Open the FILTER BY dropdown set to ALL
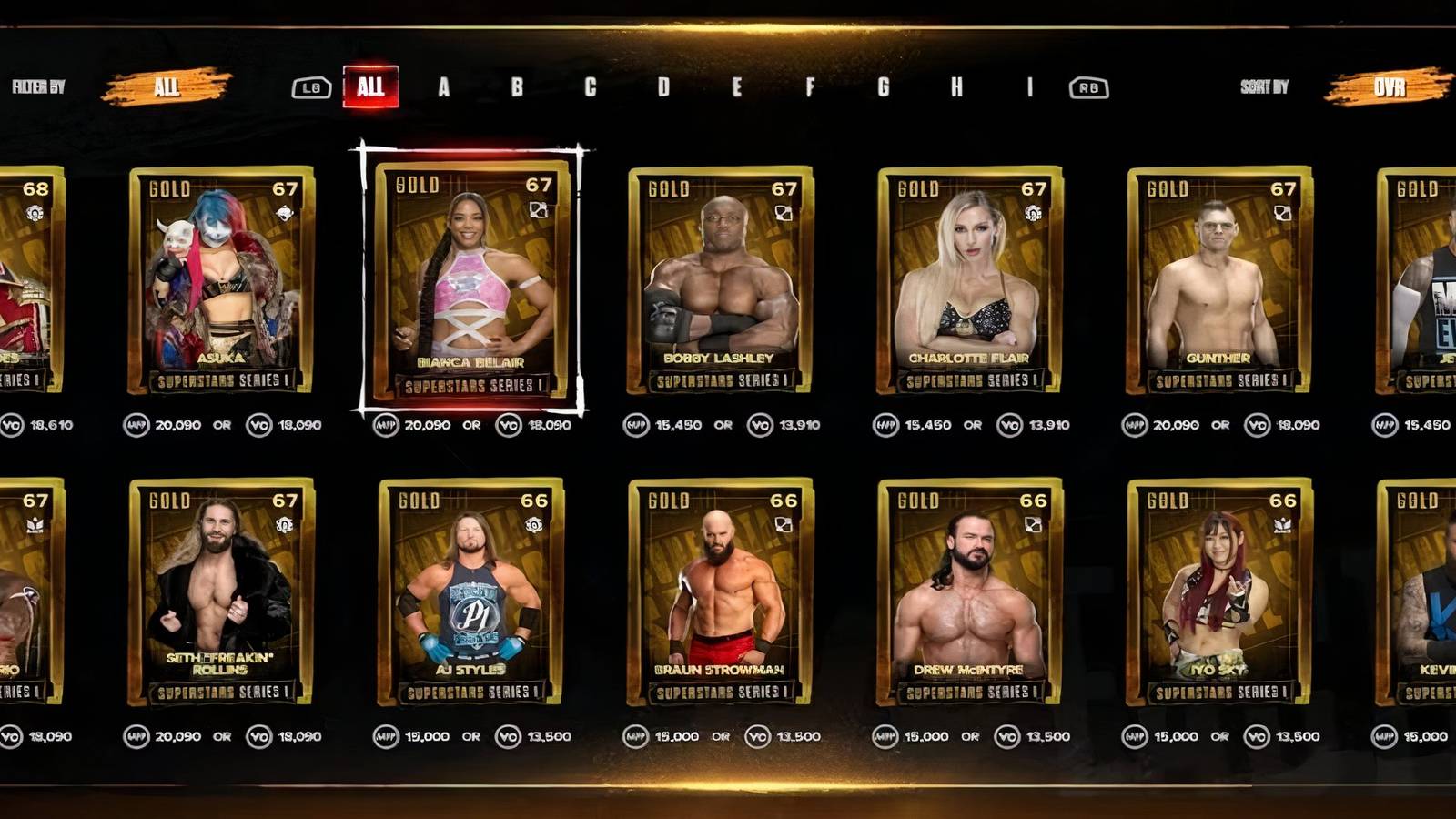1456x819 pixels. coord(164,88)
